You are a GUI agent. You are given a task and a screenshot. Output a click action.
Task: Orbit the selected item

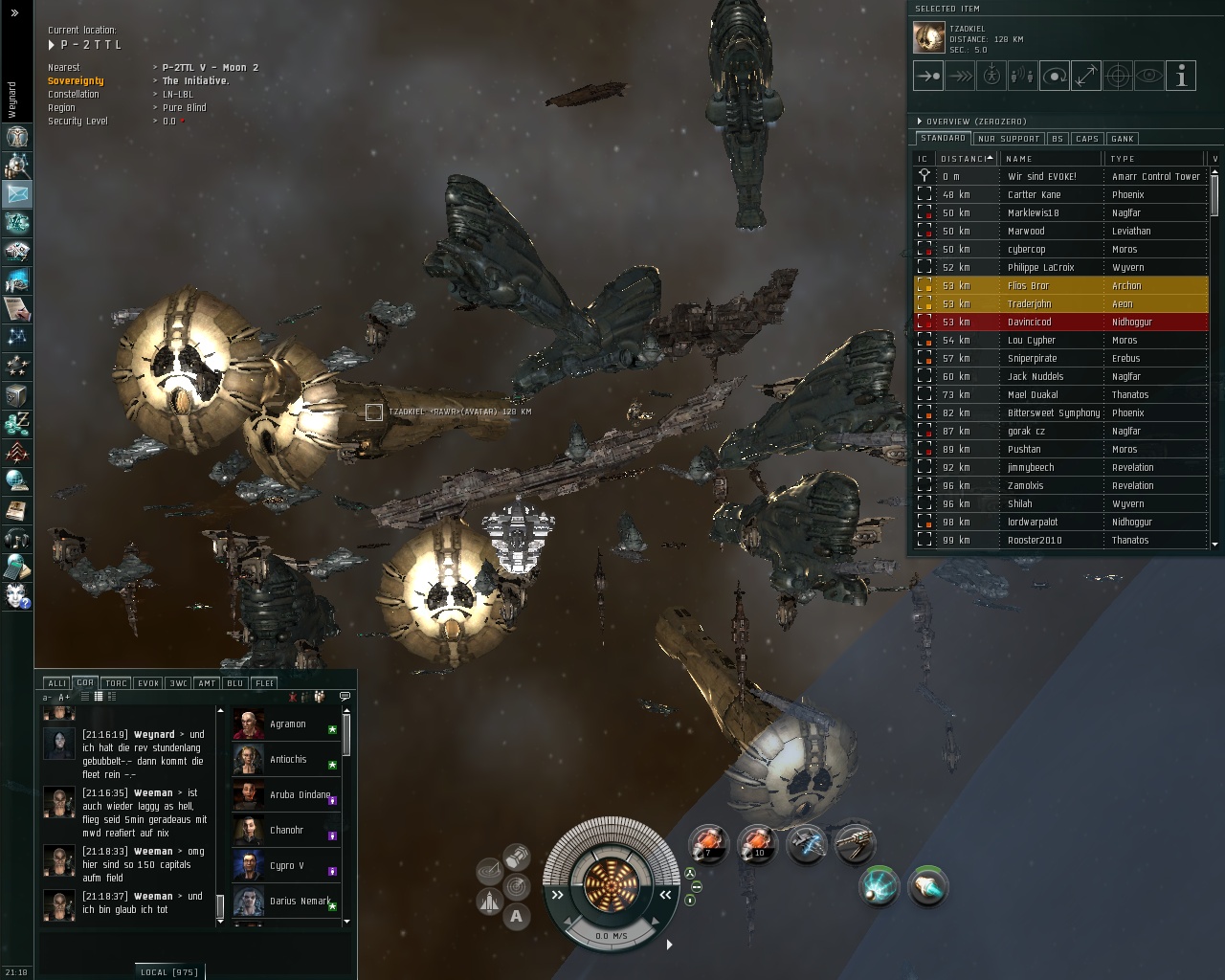point(1055,76)
